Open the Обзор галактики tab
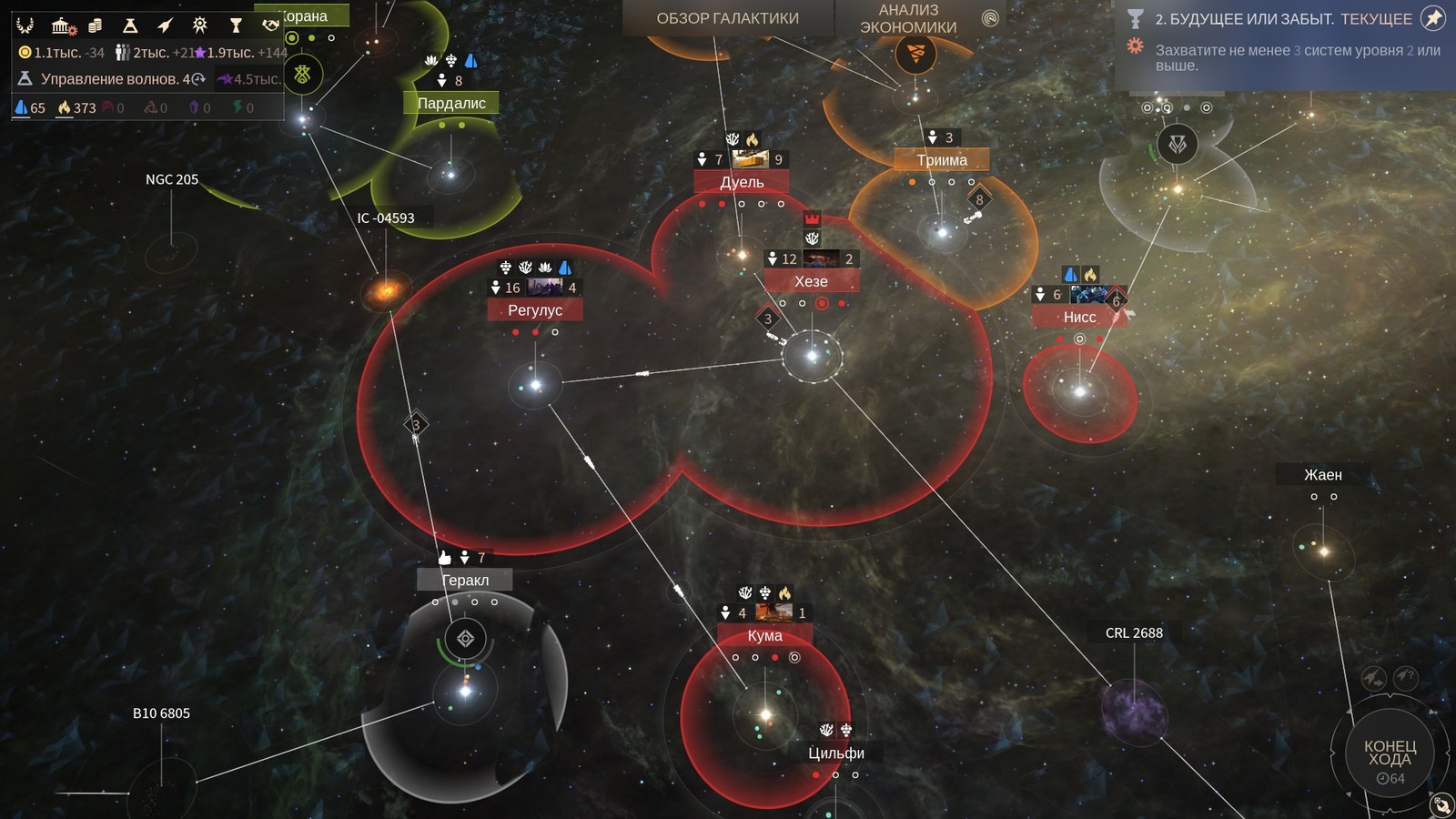This screenshot has width=1456, height=819. click(x=727, y=18)
